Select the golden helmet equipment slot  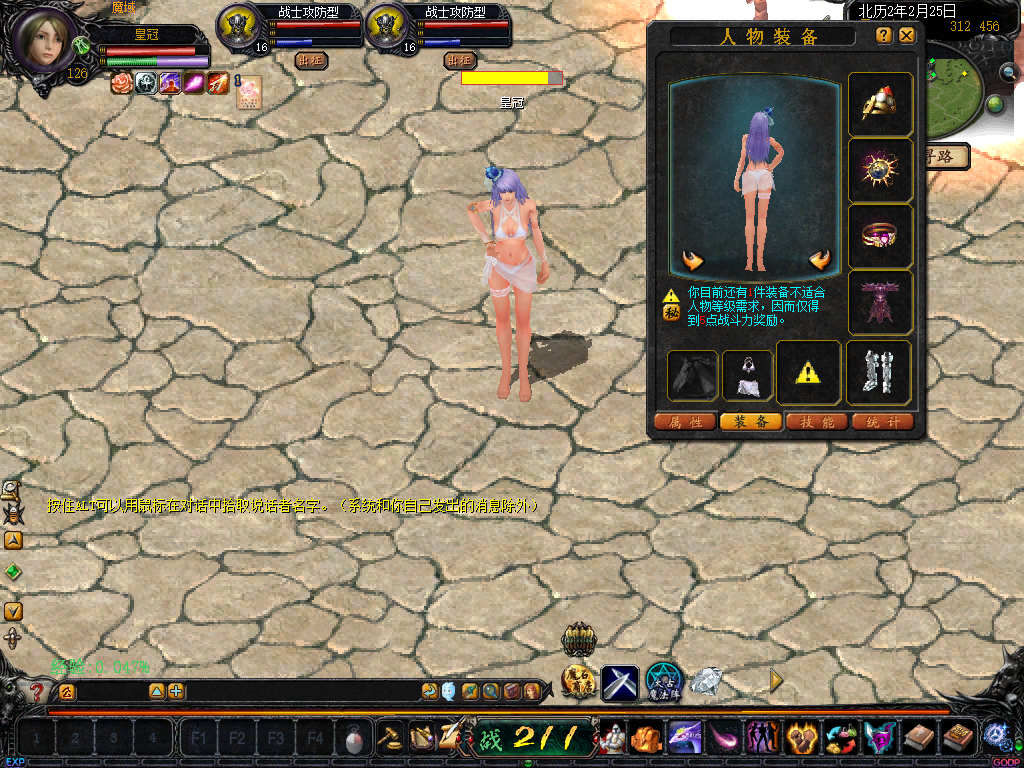880,104
